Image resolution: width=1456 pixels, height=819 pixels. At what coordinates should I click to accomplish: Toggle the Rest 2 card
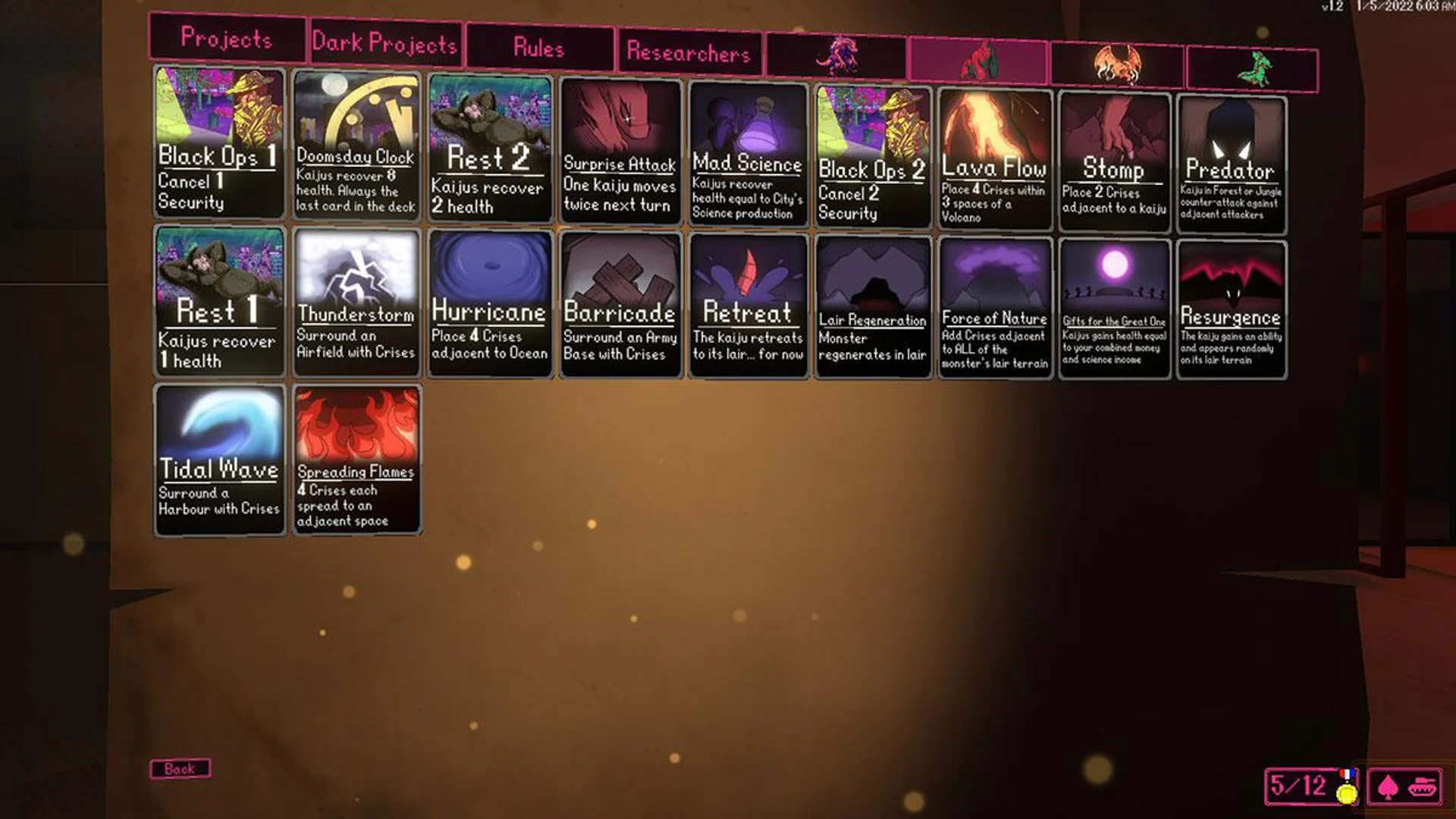[489, 148]
